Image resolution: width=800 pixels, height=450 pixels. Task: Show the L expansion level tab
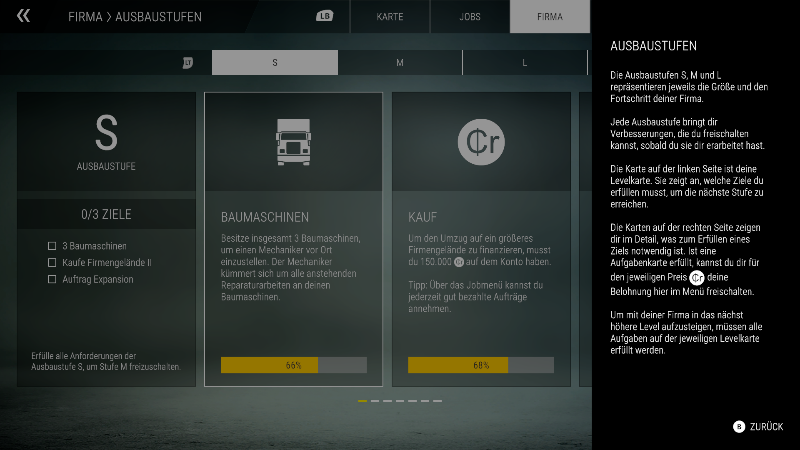pyautogui.click(x=525, y=63)
